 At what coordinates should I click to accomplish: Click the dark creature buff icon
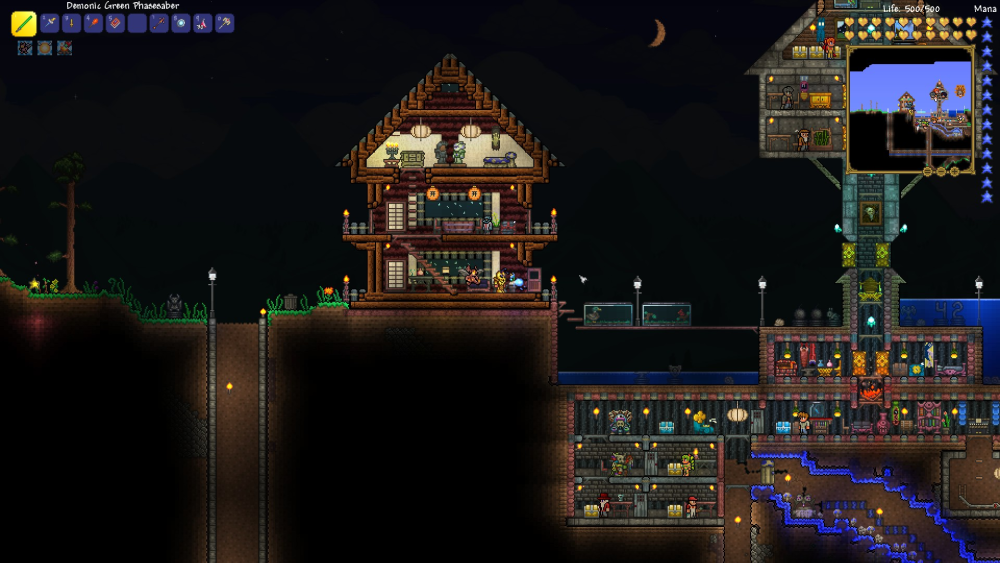[x=25, y=48]
